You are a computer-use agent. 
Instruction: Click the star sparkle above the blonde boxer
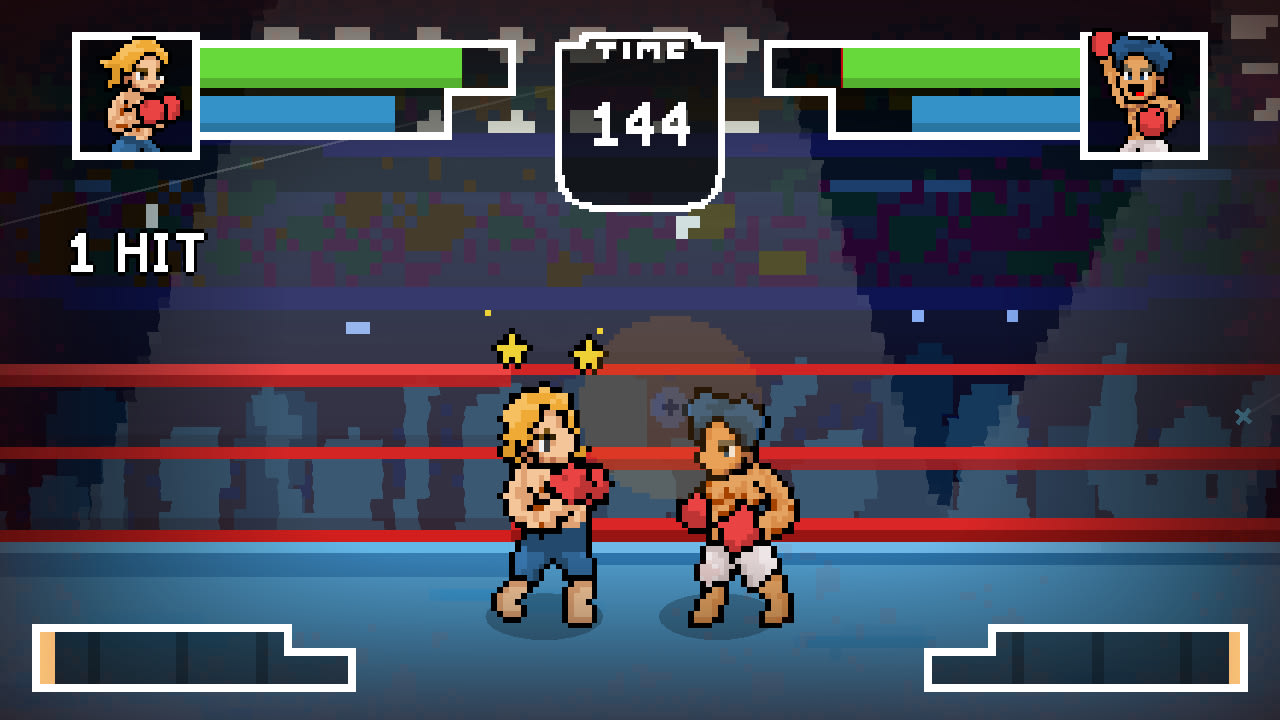(513, 348)
